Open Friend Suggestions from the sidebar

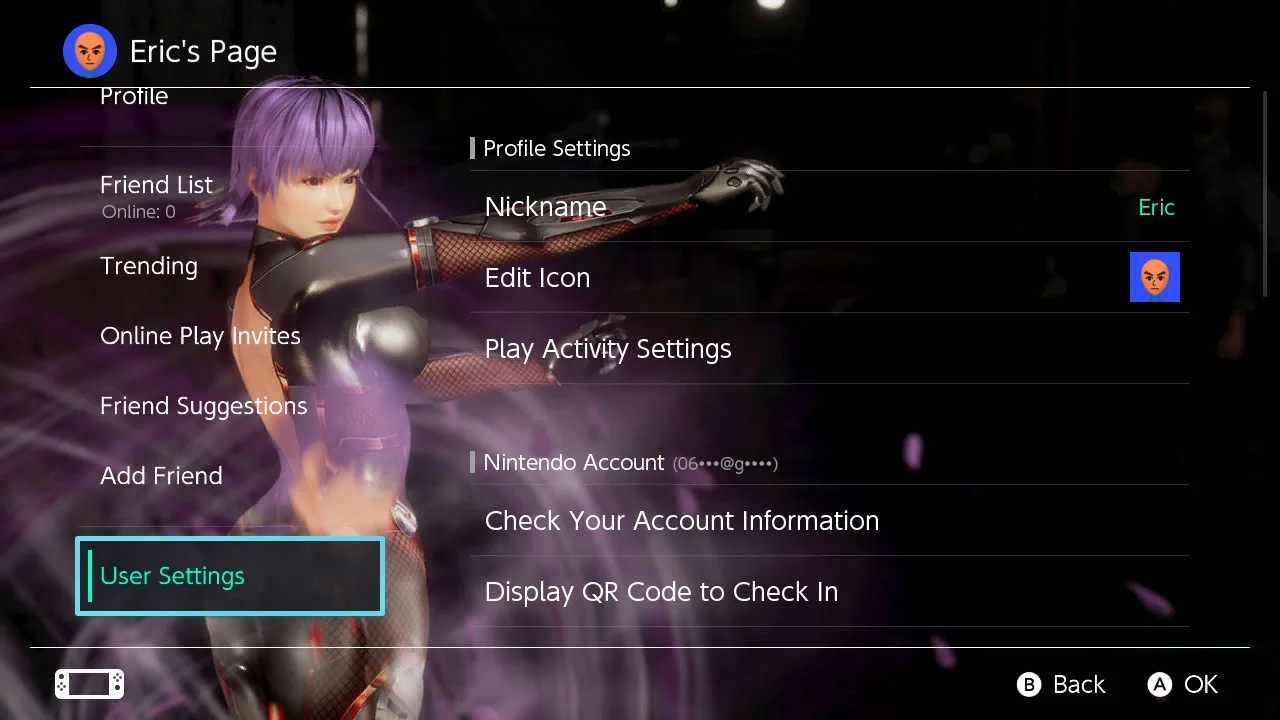click(x=203, y=406)
